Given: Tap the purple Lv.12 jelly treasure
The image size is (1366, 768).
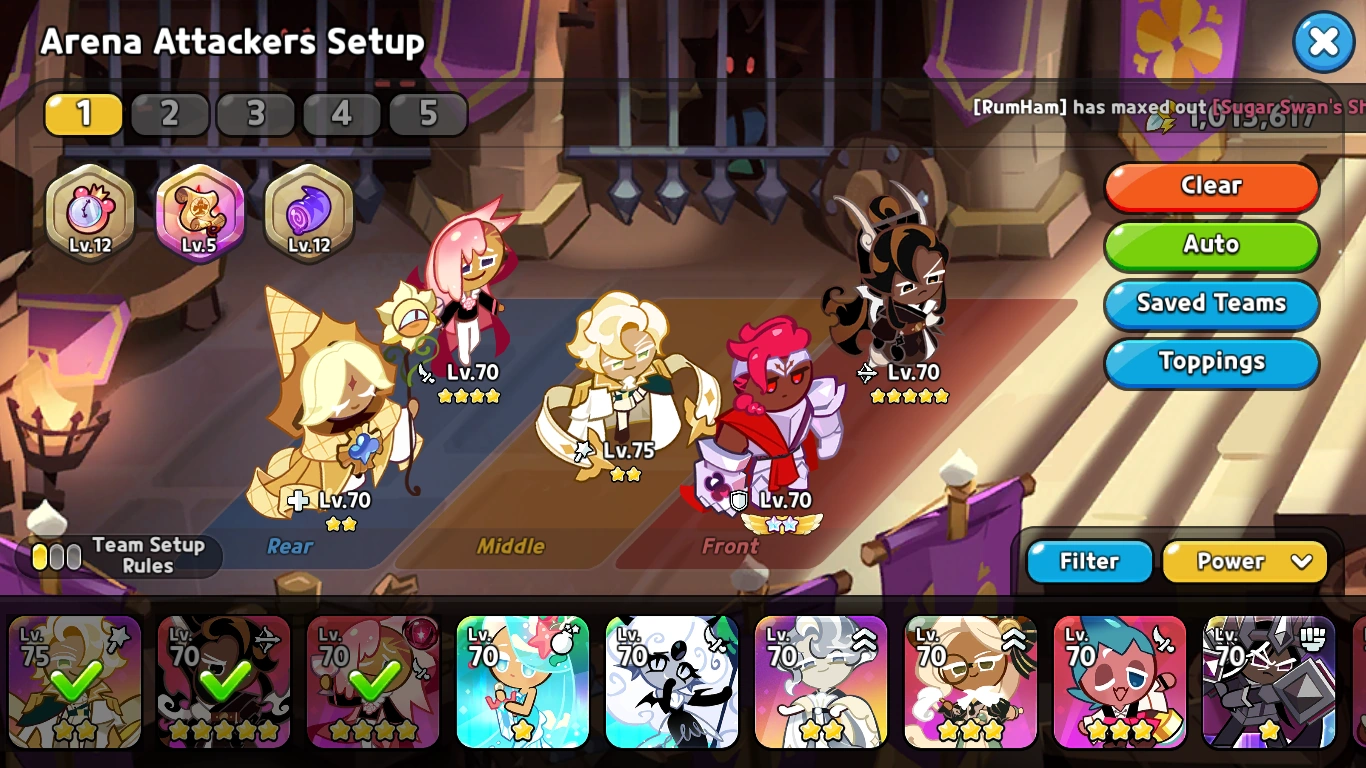Looking at the screenshot, I should (x=307, y=213).
